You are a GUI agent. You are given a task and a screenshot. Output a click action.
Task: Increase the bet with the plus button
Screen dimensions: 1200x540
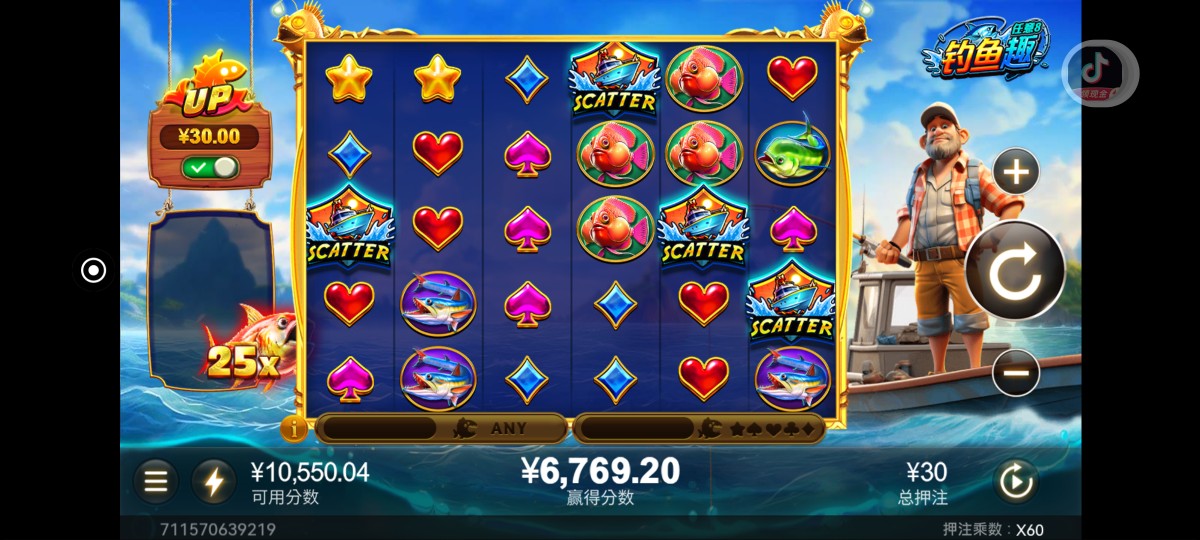click(1015, 173)
